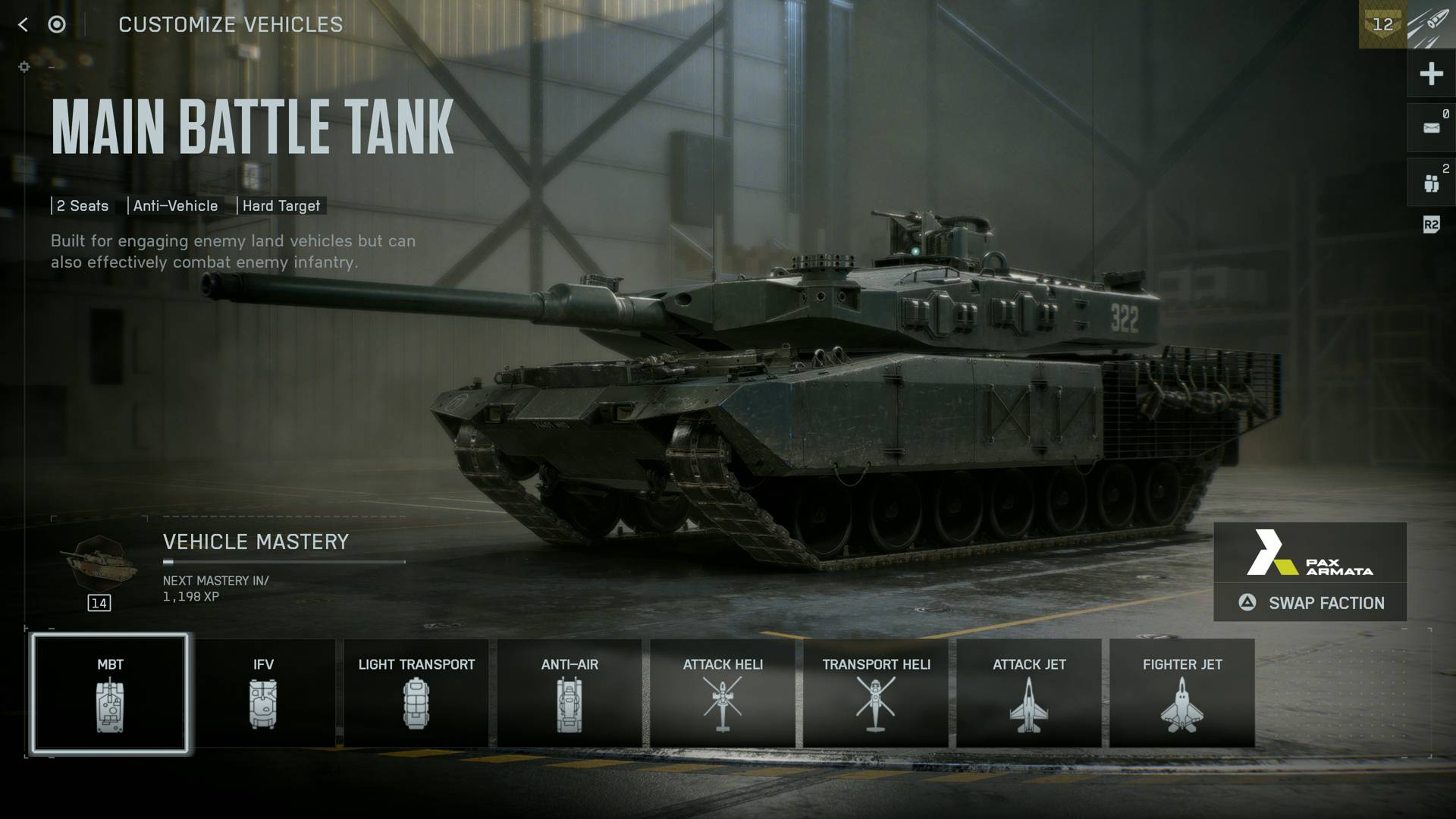The image size is (1456, 819).
Task: Click the plus icon in the sidebar
Action: 1431,74
